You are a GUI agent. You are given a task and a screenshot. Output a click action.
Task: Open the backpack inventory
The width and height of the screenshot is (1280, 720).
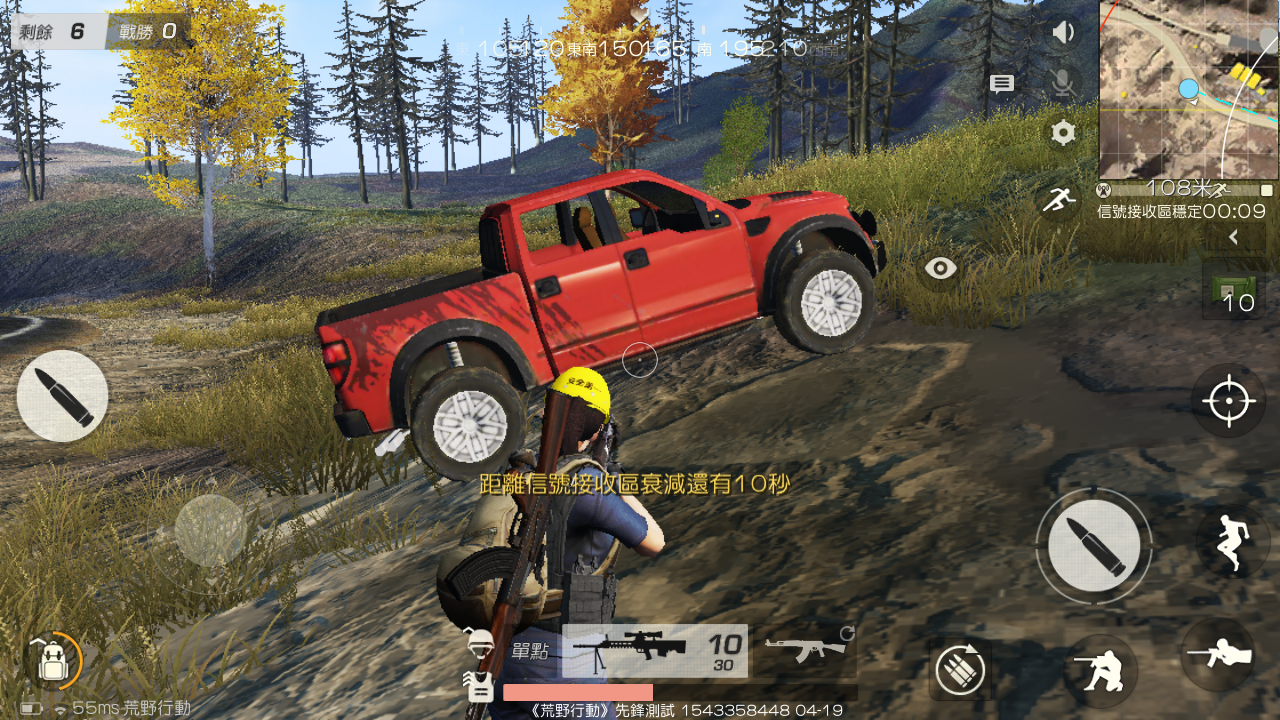(52, 660)
